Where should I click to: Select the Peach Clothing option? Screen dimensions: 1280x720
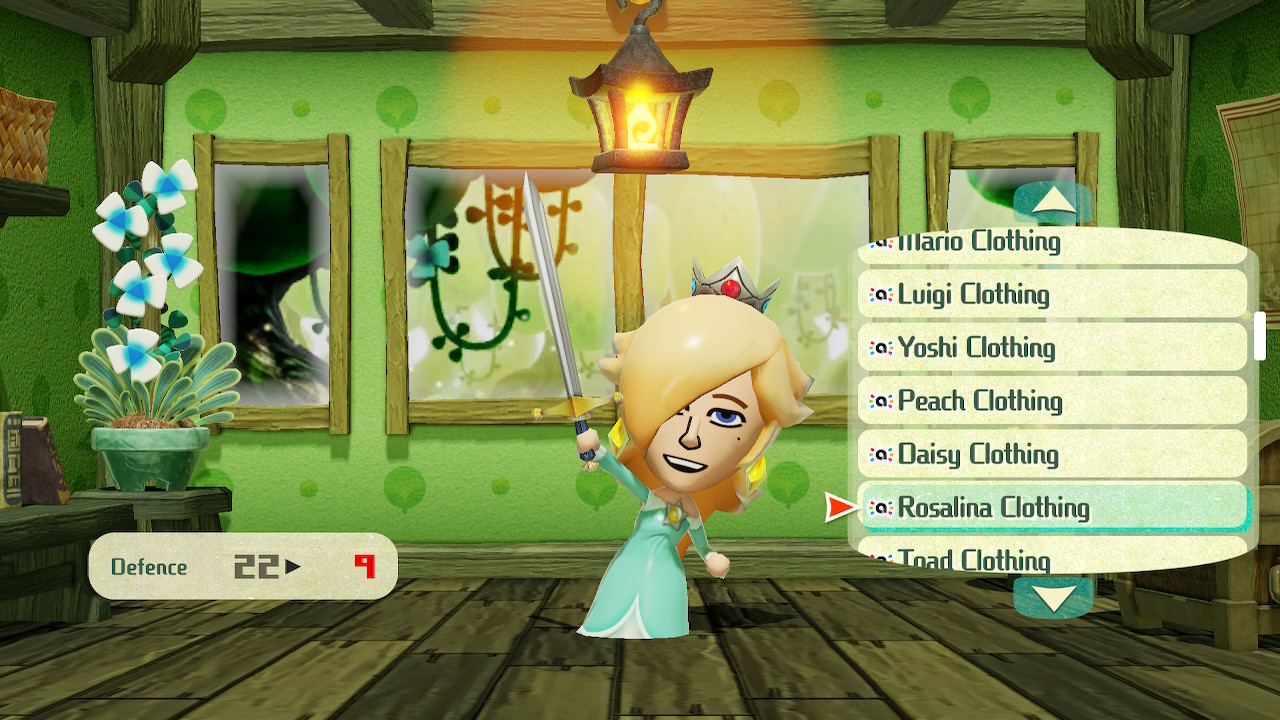[1052, 400]
